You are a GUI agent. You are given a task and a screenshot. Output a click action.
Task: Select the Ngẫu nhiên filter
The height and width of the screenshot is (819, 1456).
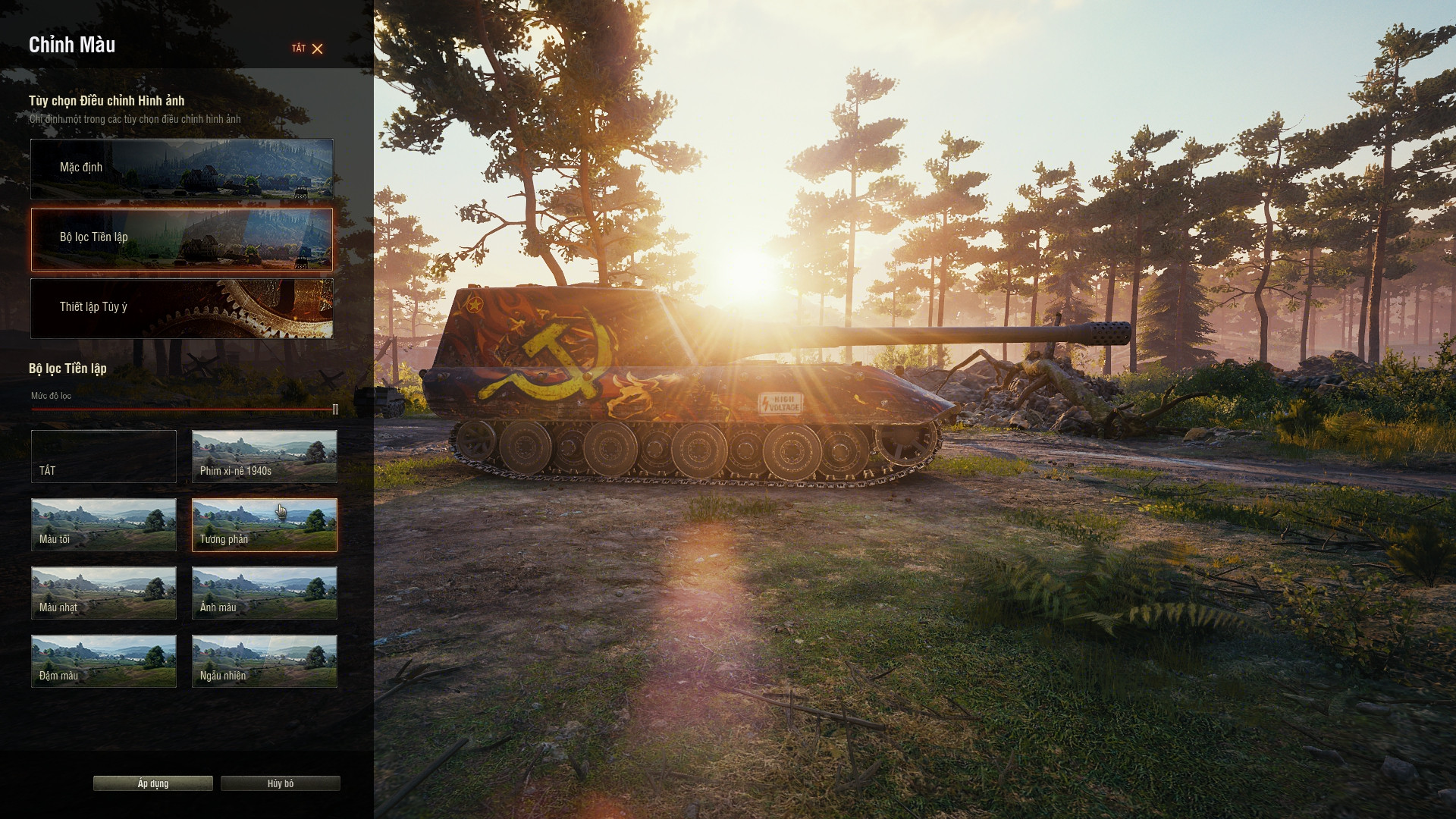(x=264, y=661)
